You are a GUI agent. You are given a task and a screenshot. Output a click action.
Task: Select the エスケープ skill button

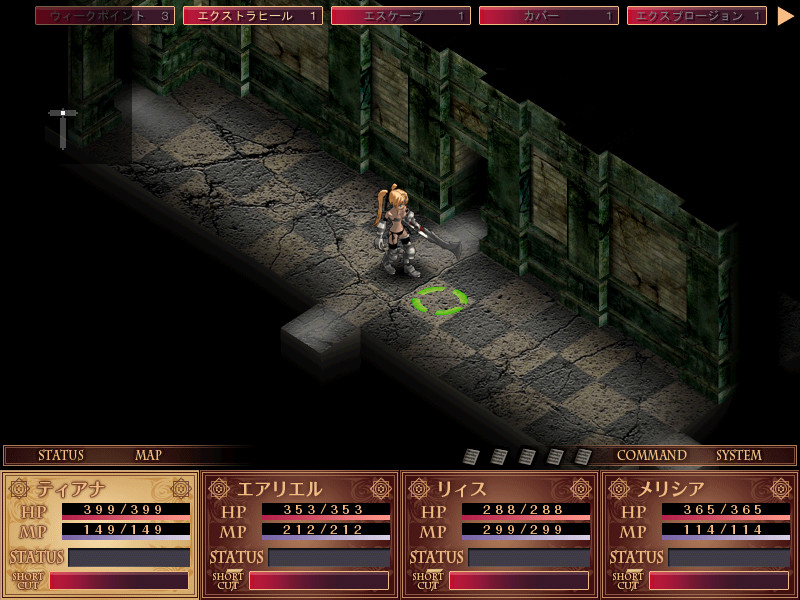[401, 16]
